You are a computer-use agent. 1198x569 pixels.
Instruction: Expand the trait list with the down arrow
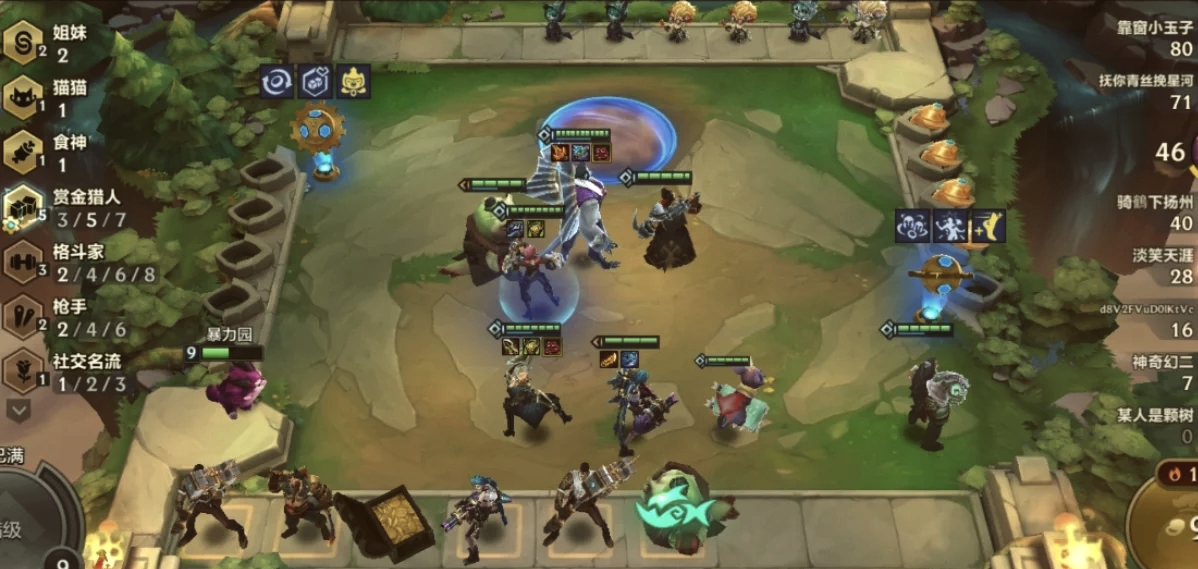19,409
